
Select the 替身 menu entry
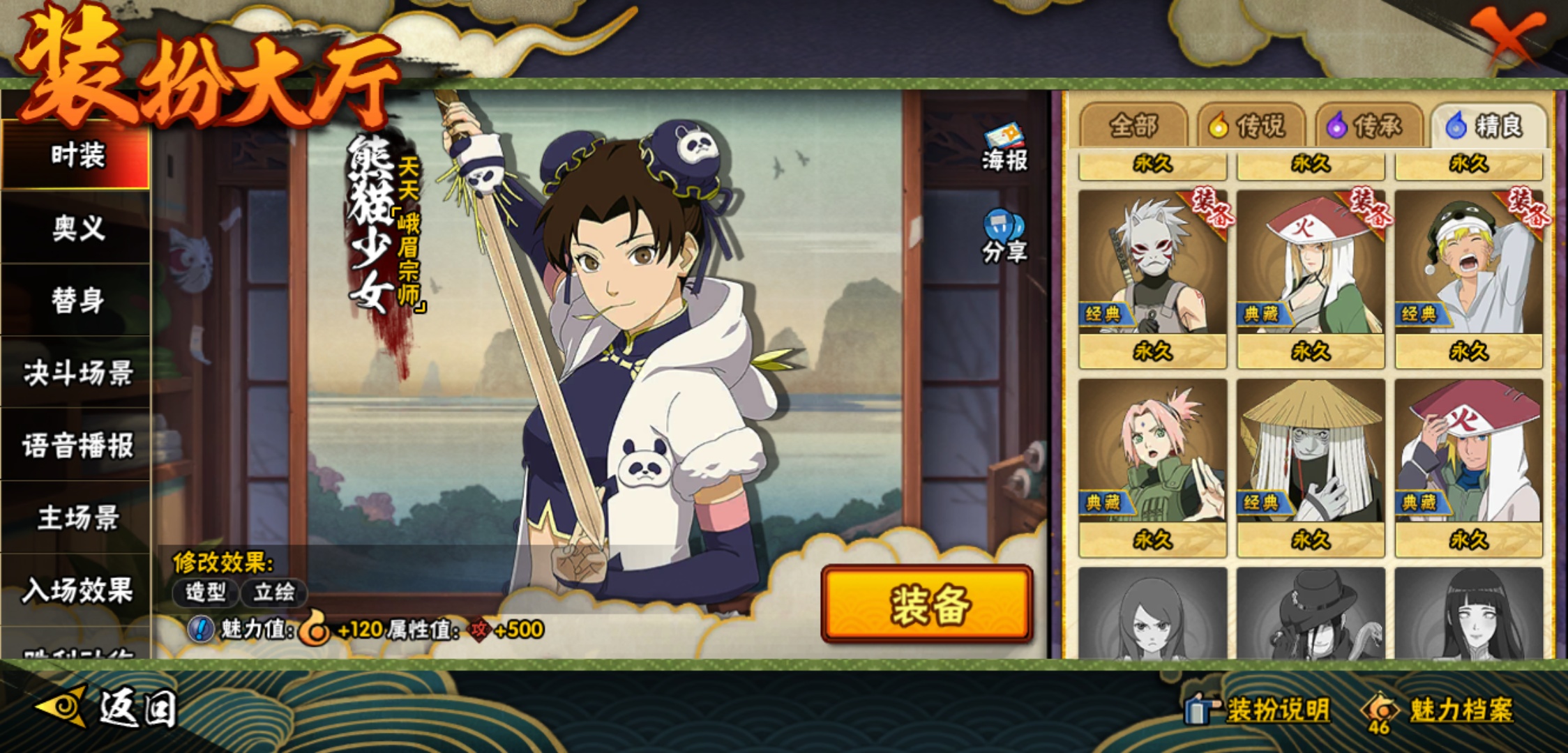[x=77, y=300]
